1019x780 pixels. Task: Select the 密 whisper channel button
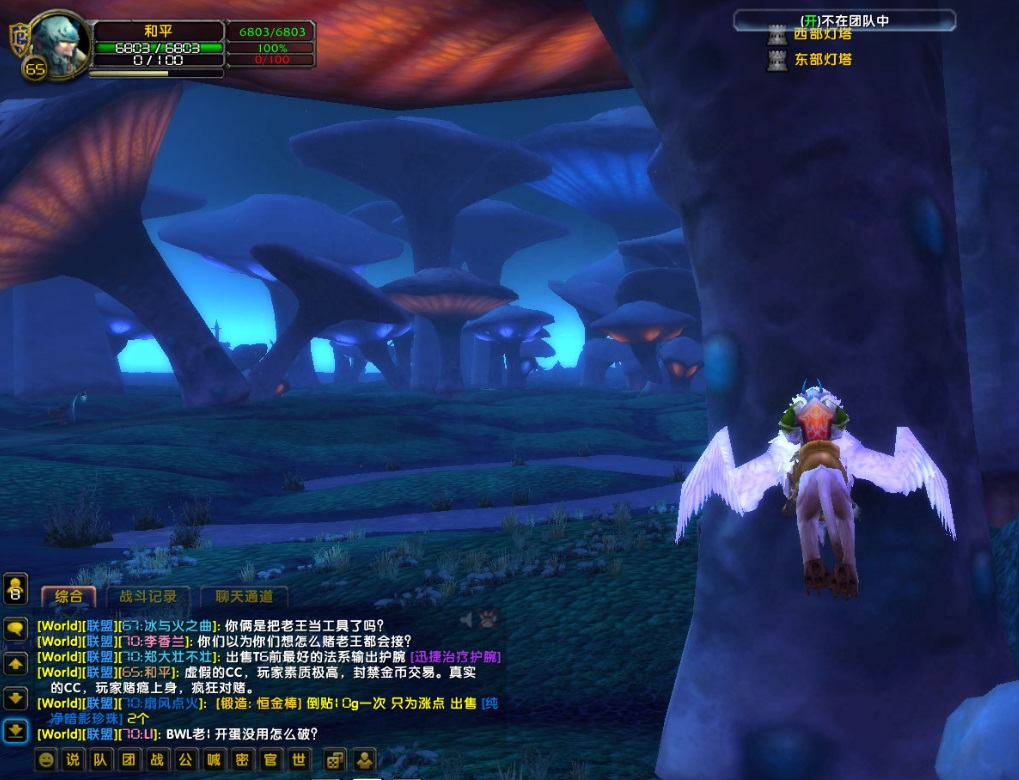tap(240, 759)
